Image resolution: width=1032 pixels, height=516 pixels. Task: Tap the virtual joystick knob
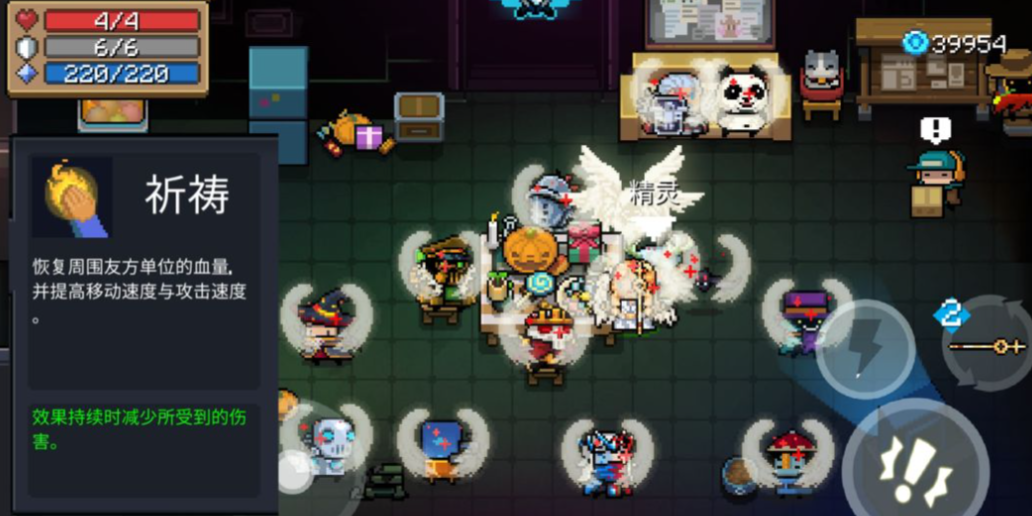(295, 471)
